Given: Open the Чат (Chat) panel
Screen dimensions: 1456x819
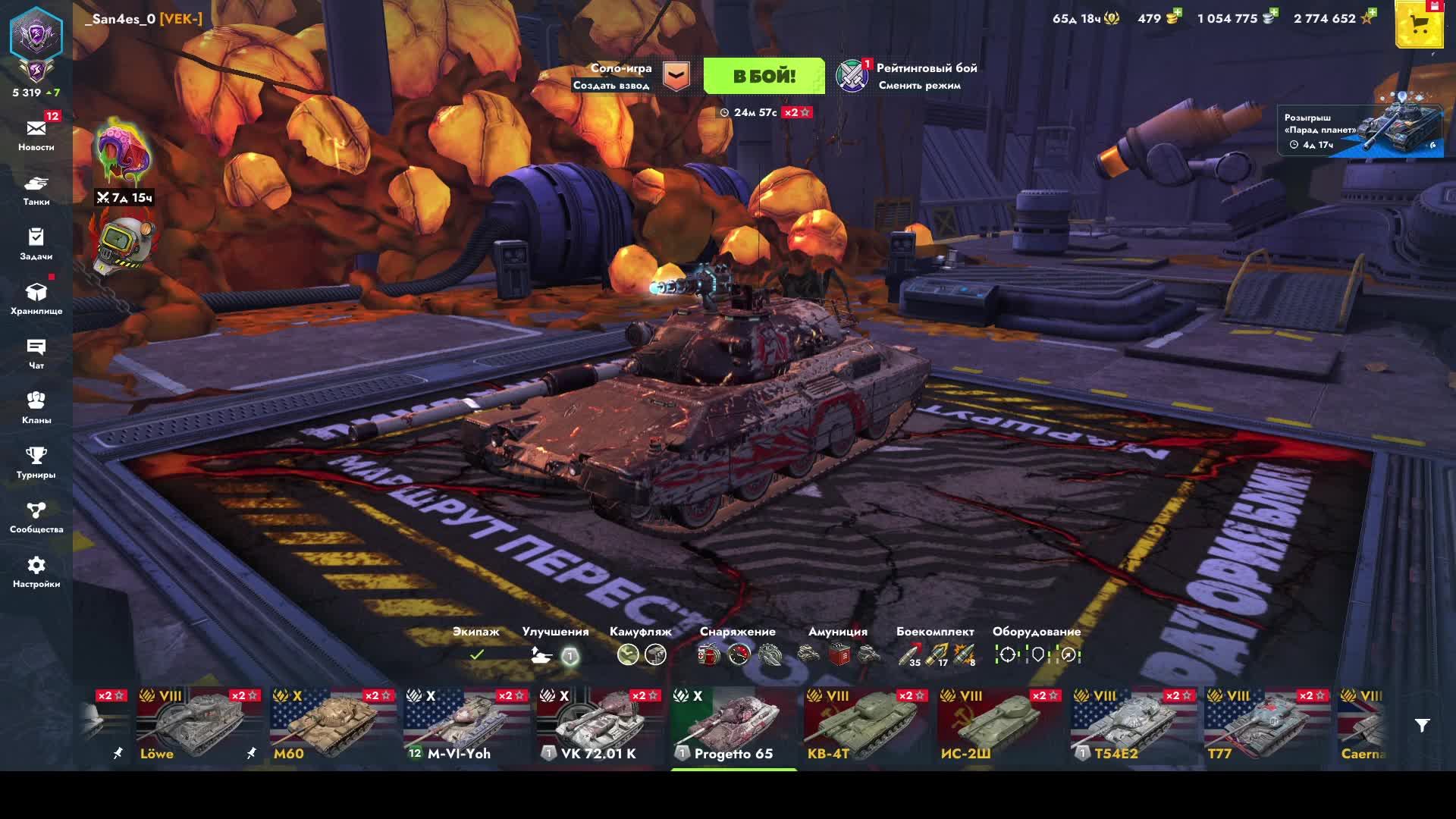Looking at the screenshot, I should click(36, 353).
